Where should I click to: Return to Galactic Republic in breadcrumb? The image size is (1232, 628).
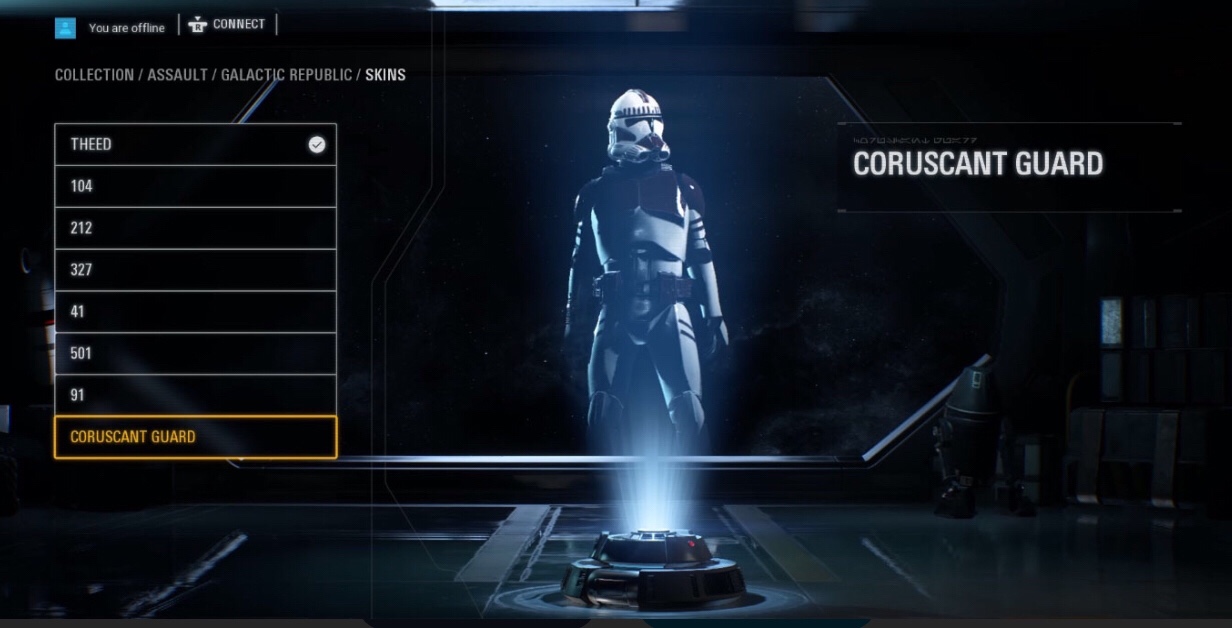tap(286, 75)
